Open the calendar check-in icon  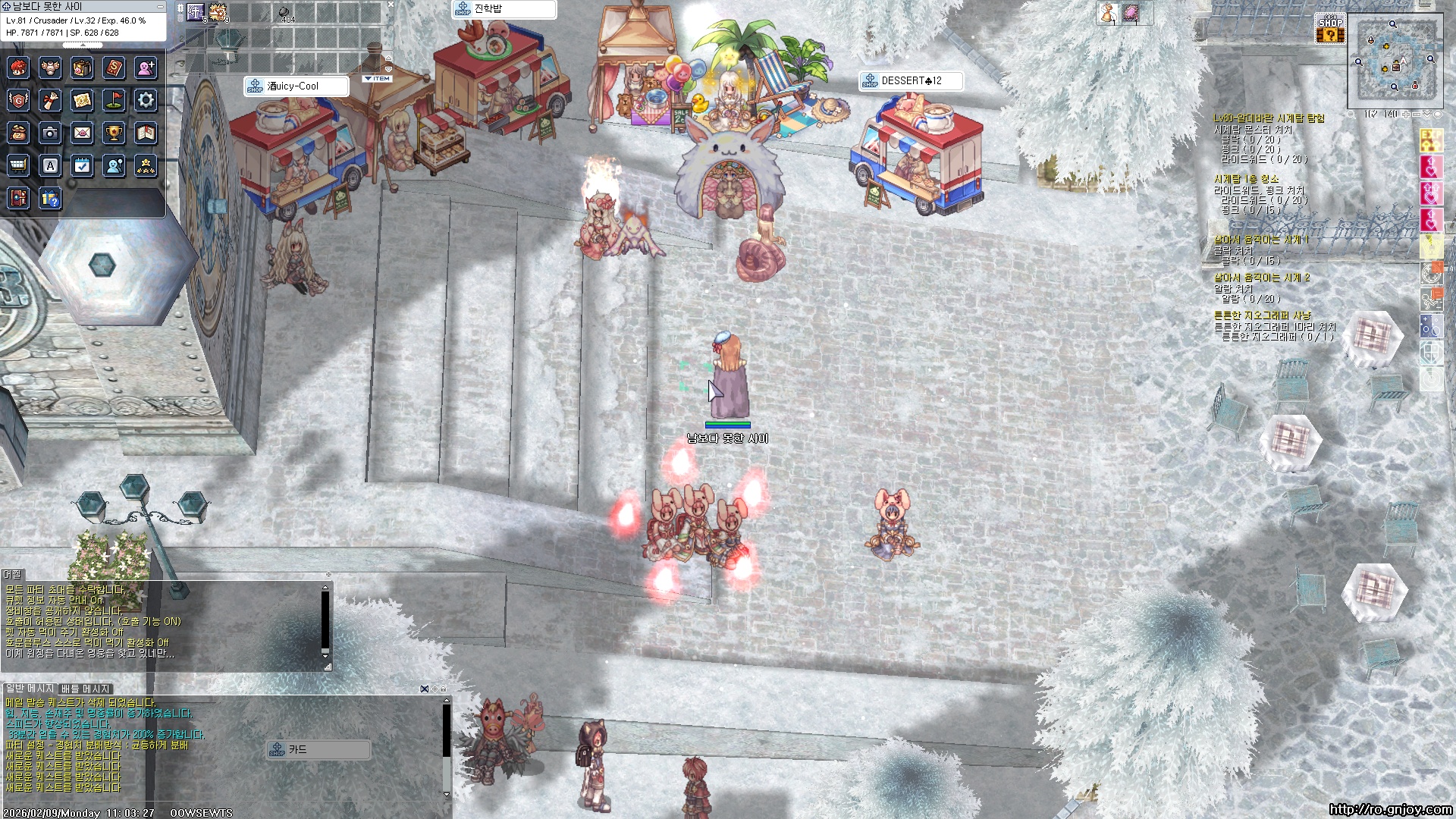click(82, 165)
